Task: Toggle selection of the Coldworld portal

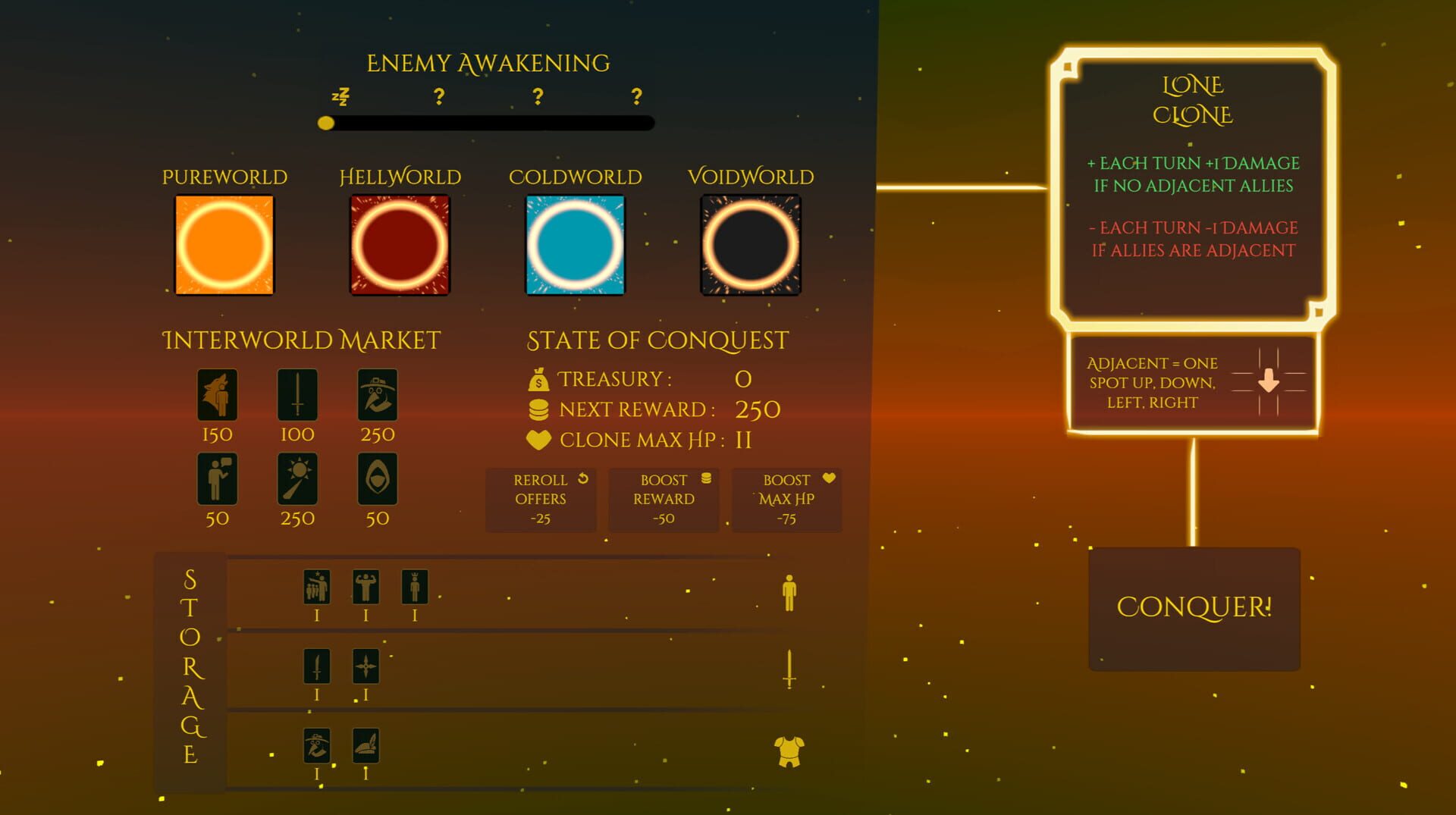Action: pyautogui.click(x=575, y=246)
